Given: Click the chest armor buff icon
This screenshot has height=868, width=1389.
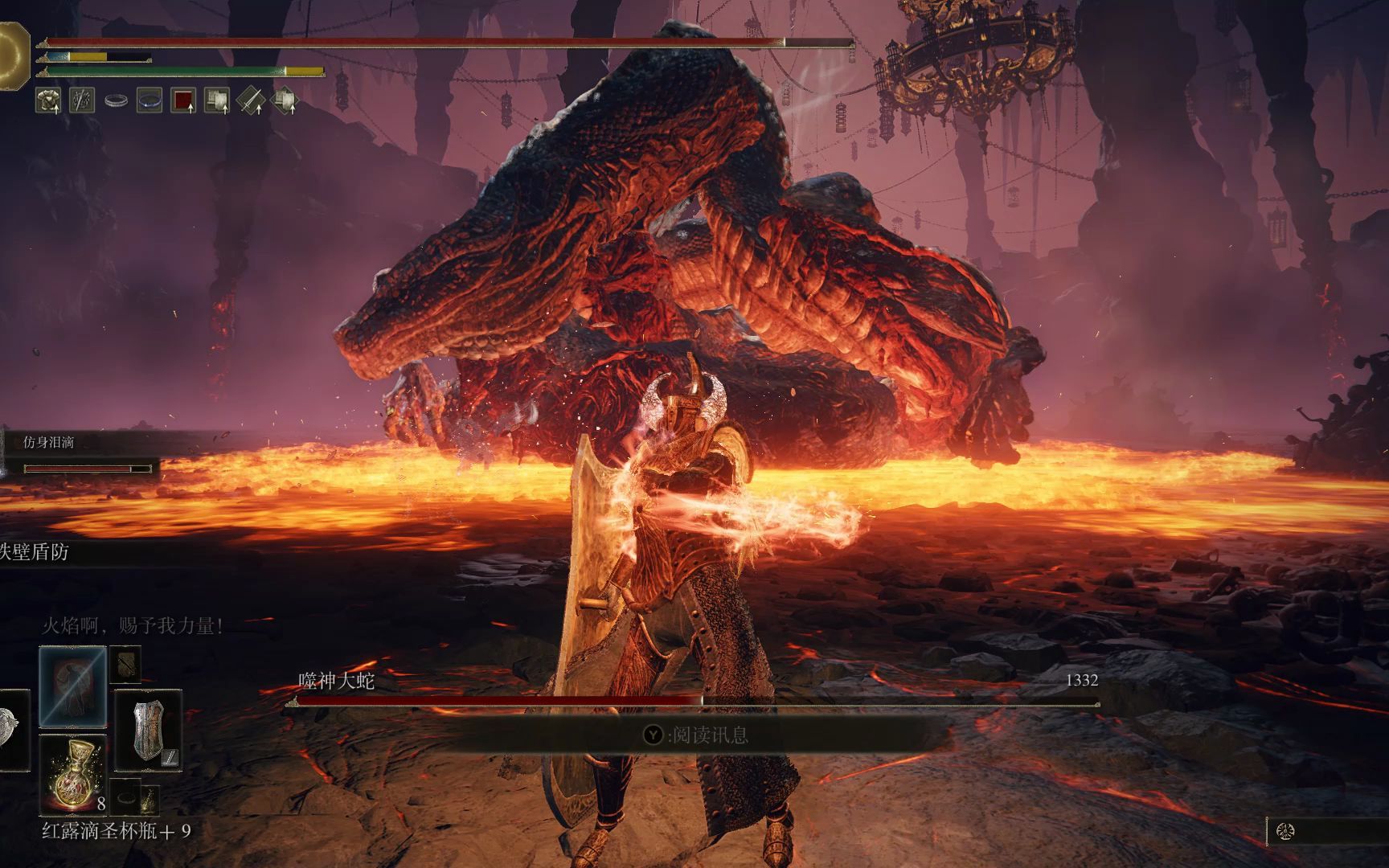Looking at the screenshot, I should (48, 100).
